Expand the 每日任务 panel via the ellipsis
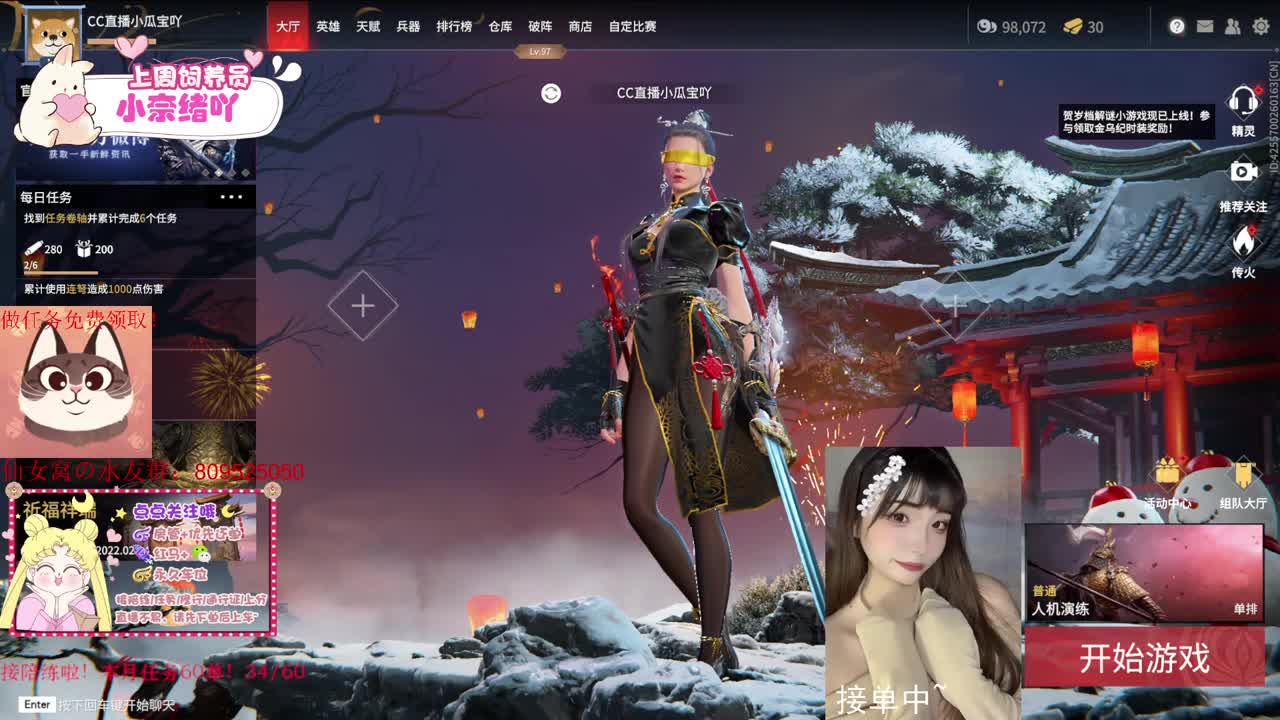 (x=233, y=196)
